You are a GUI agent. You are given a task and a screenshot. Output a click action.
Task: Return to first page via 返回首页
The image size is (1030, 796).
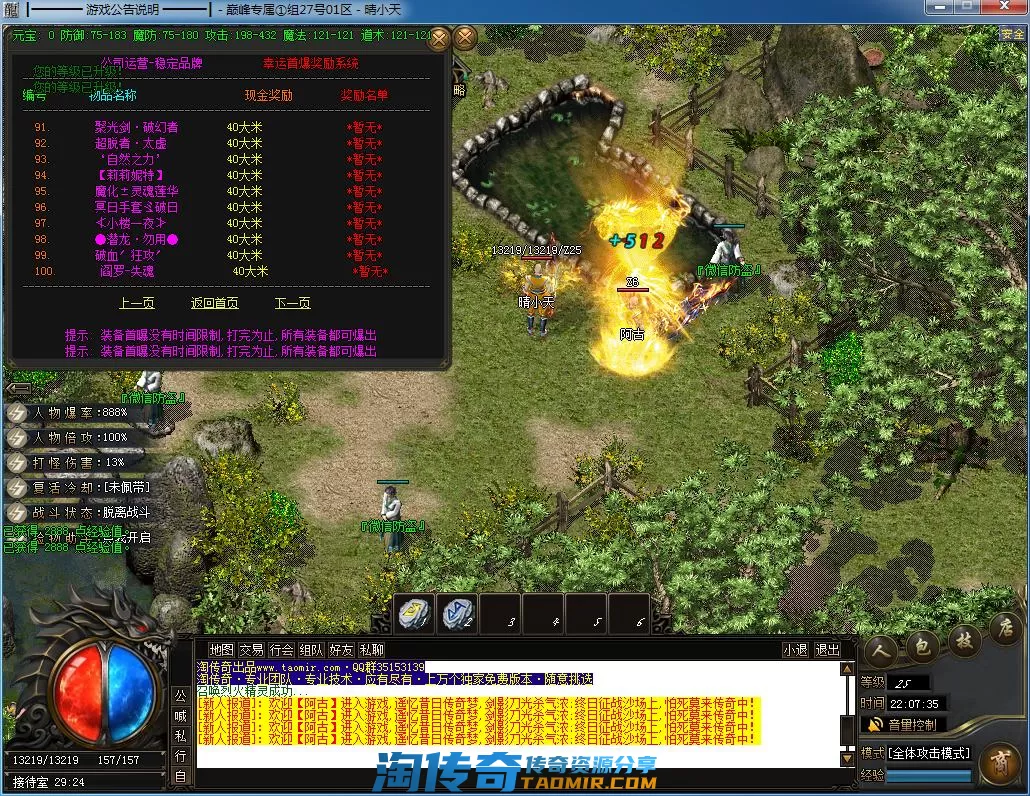(x=215, y=303)
